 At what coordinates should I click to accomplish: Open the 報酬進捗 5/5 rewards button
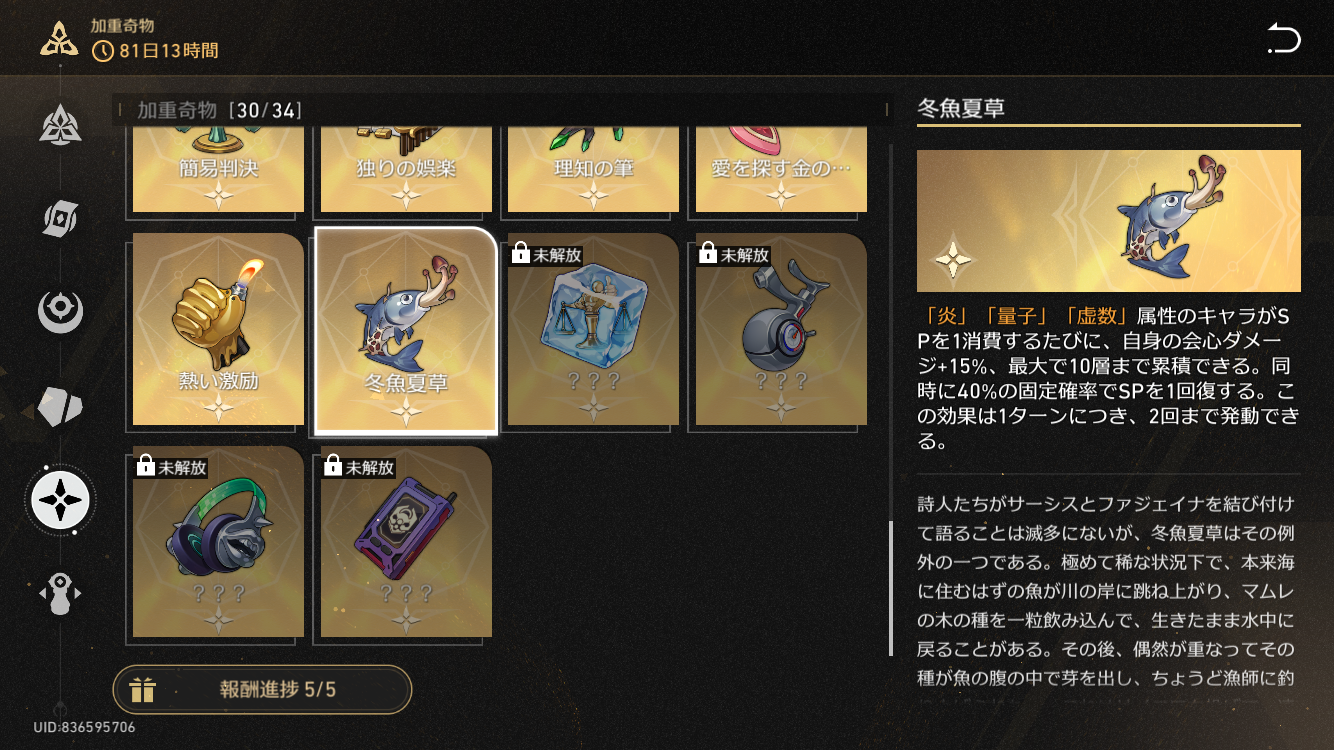point(262,689)
